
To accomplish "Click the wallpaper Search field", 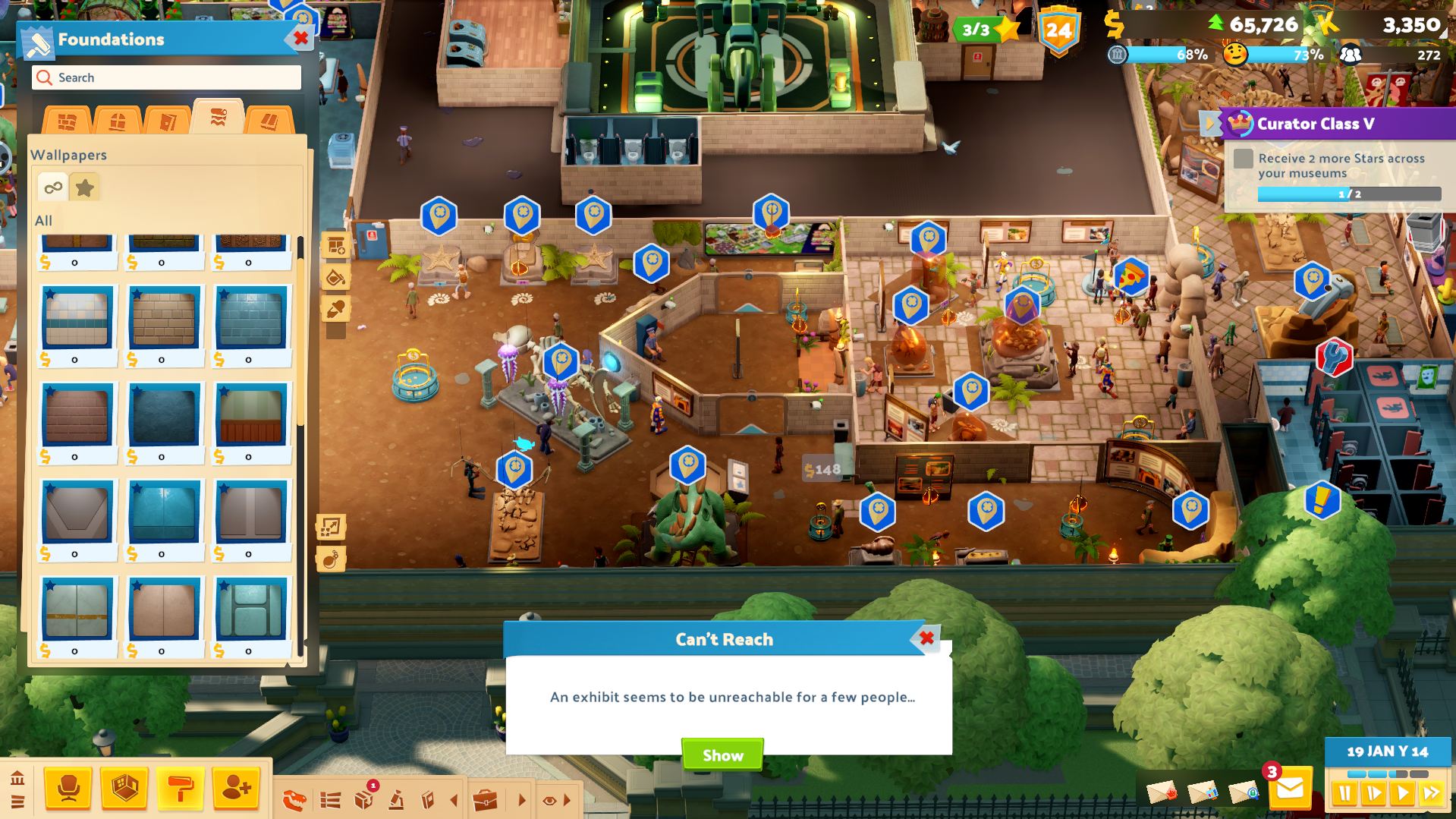I will pyautogui.click(x=167, y=77).
